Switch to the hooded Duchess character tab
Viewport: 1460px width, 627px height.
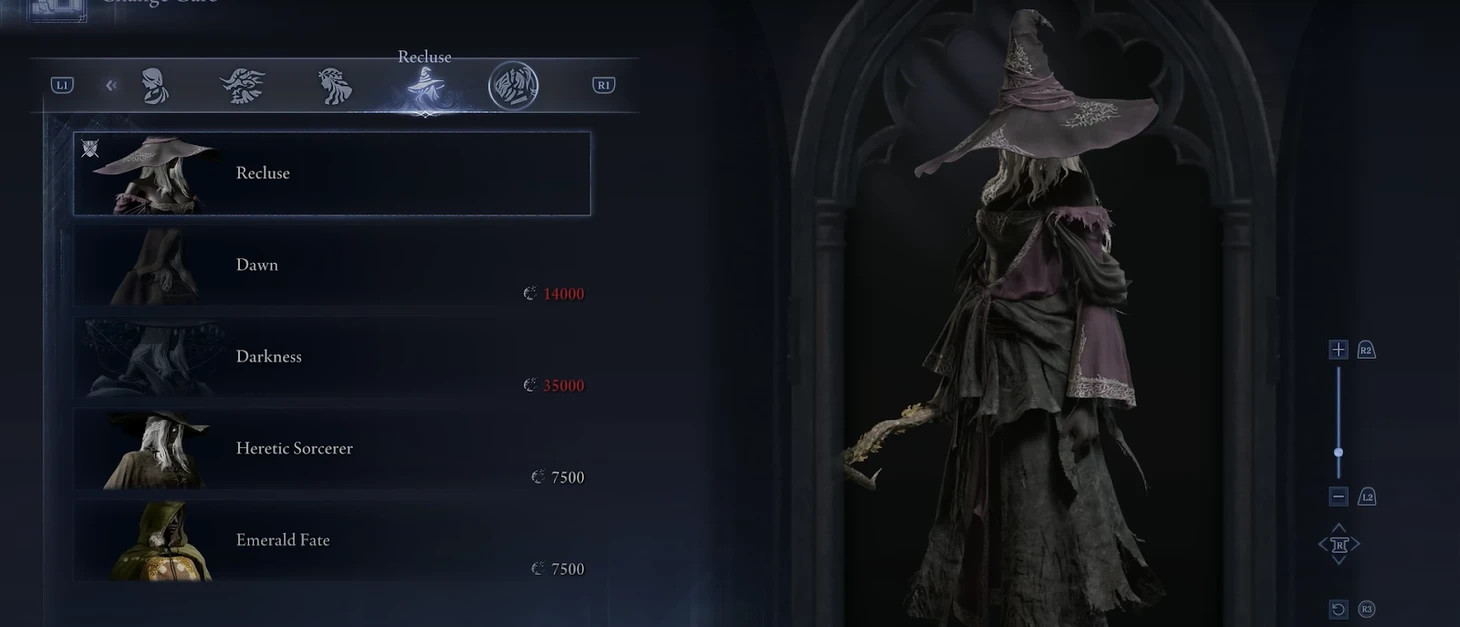pos(154,86)
